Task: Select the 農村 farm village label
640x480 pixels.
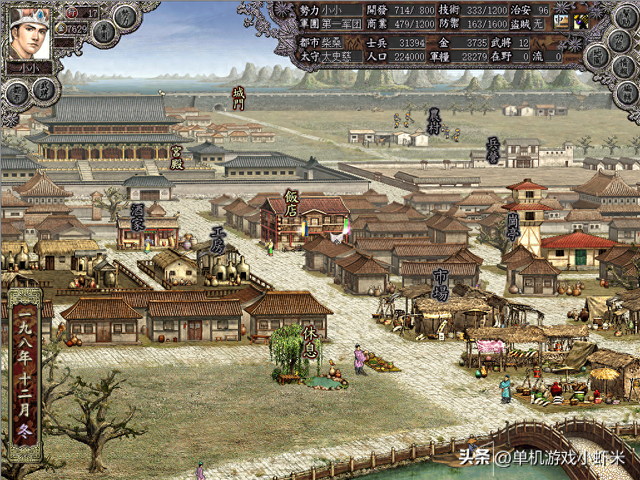Action: (x=434, y=121)
